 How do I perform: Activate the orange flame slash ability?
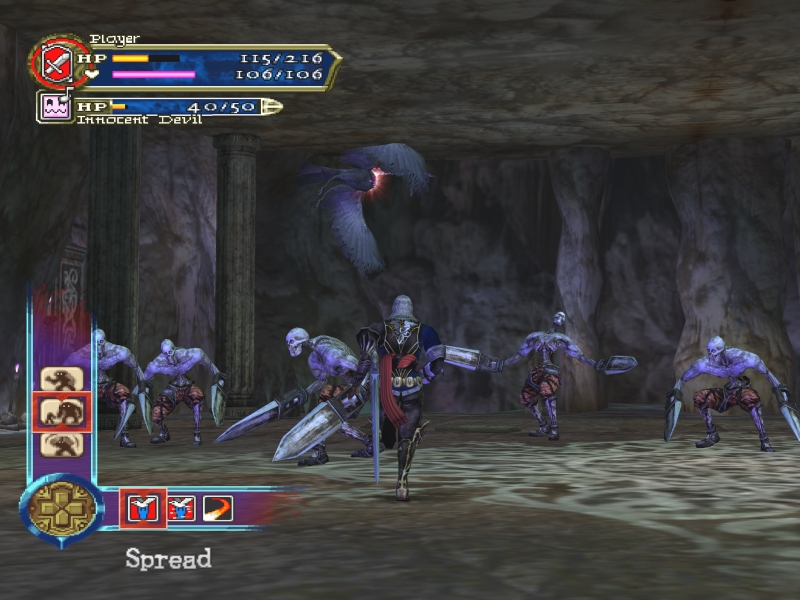[217, 508]
